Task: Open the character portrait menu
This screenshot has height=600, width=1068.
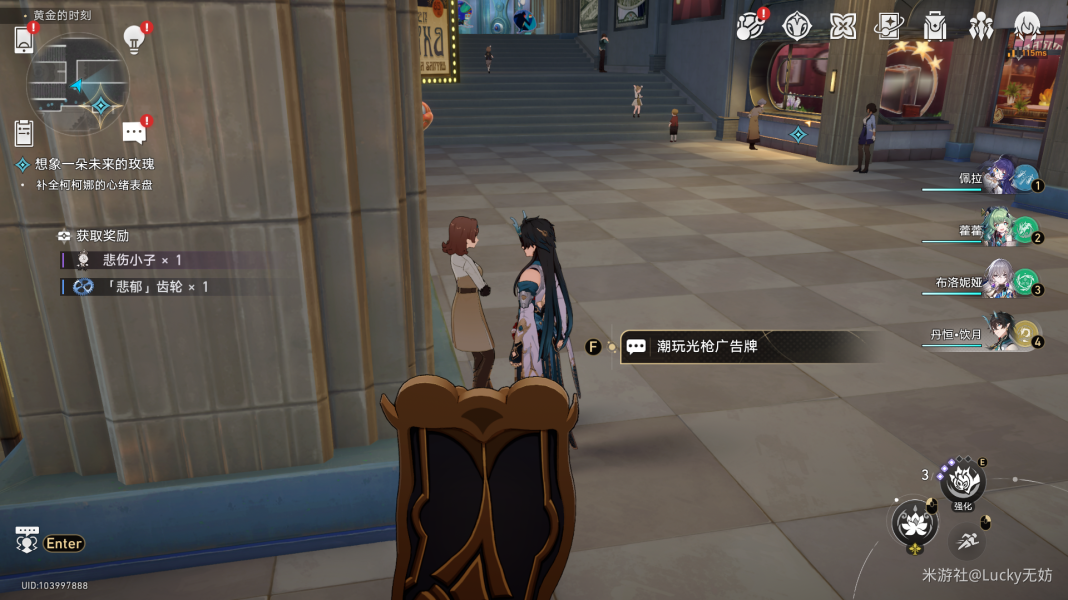Action: (1027, 26)
